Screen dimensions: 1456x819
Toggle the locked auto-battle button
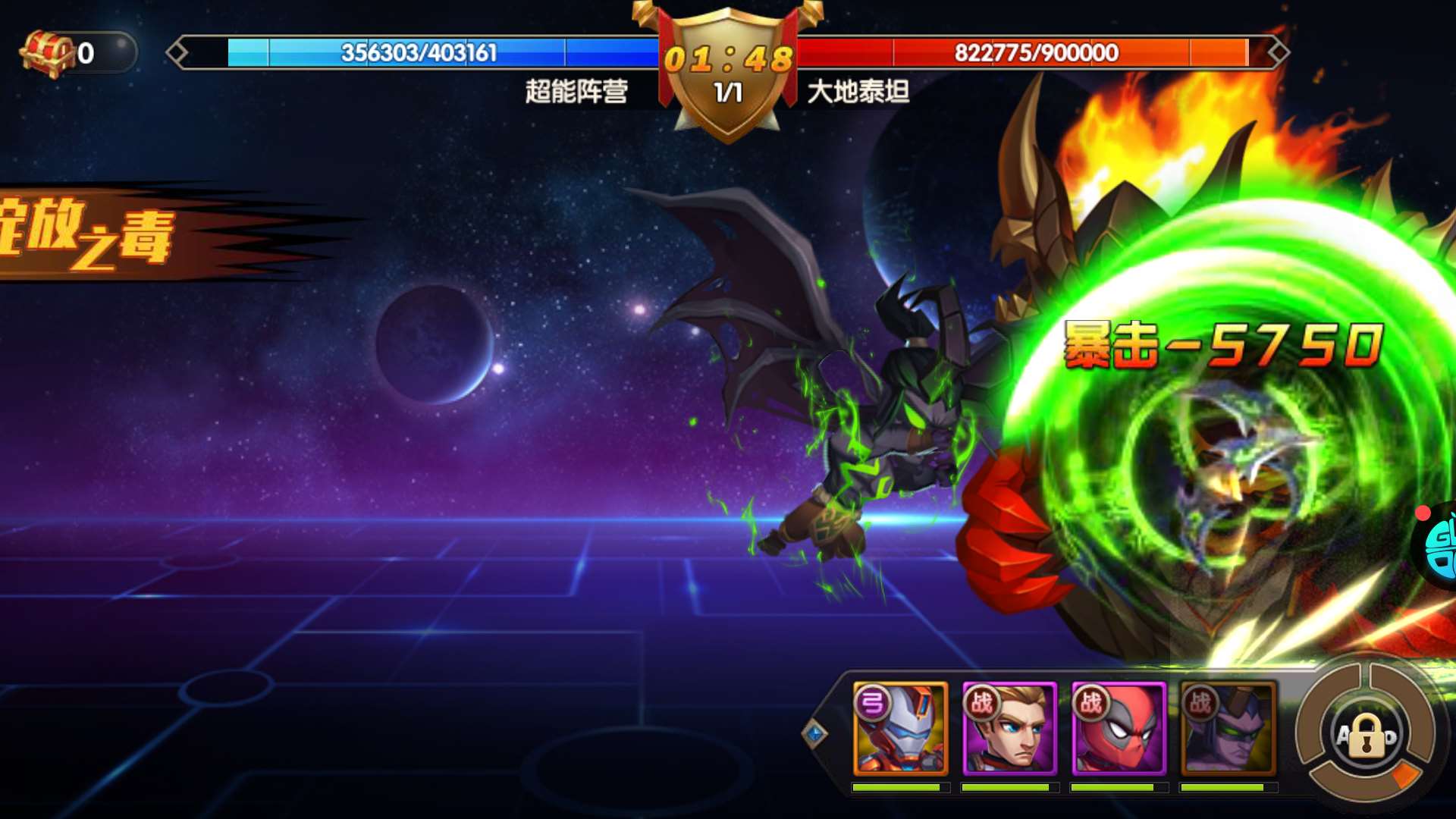pyautogui.click(x=1367, y=735)
